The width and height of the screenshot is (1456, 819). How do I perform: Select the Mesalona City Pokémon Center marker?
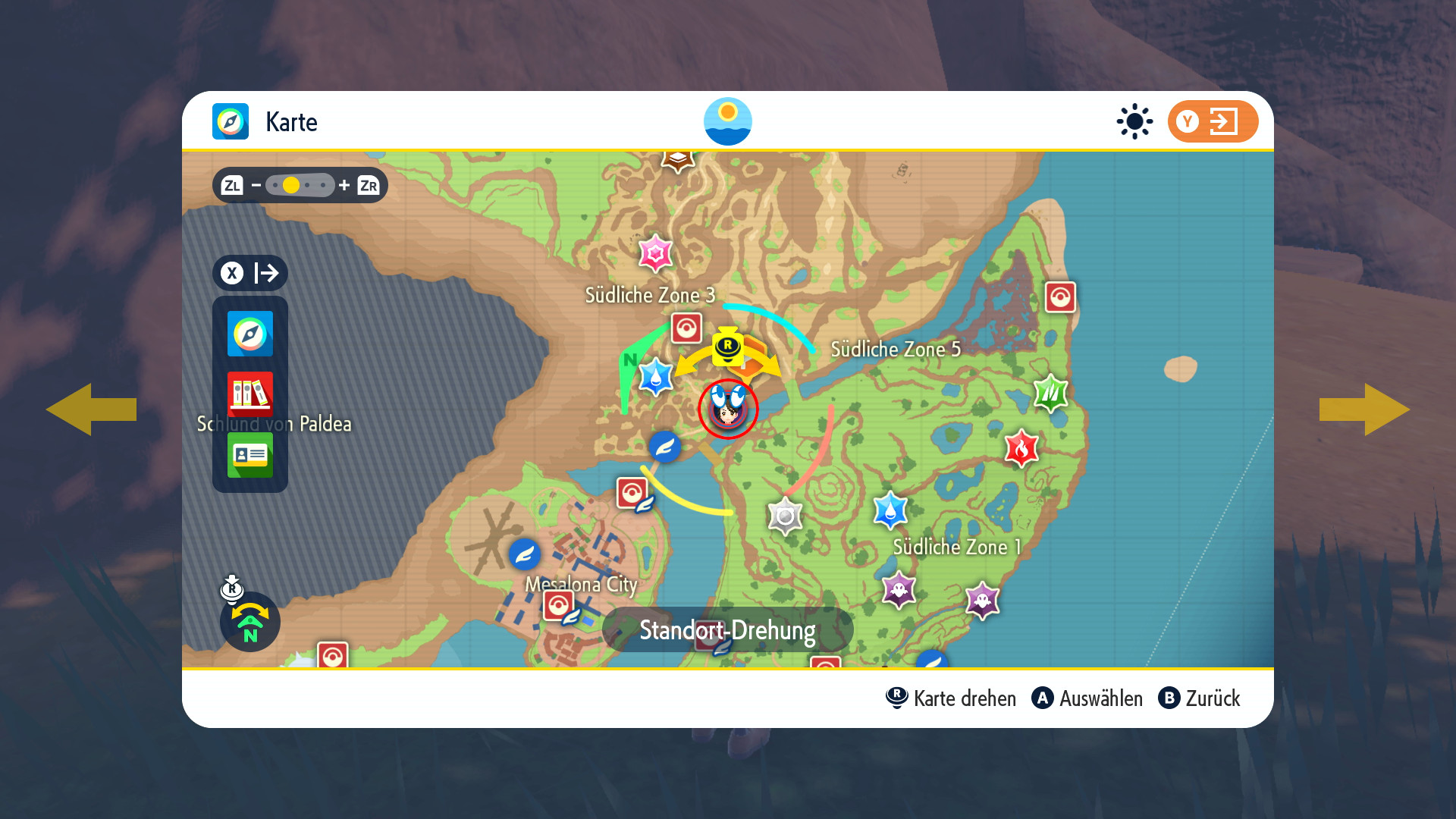[559, 605]
